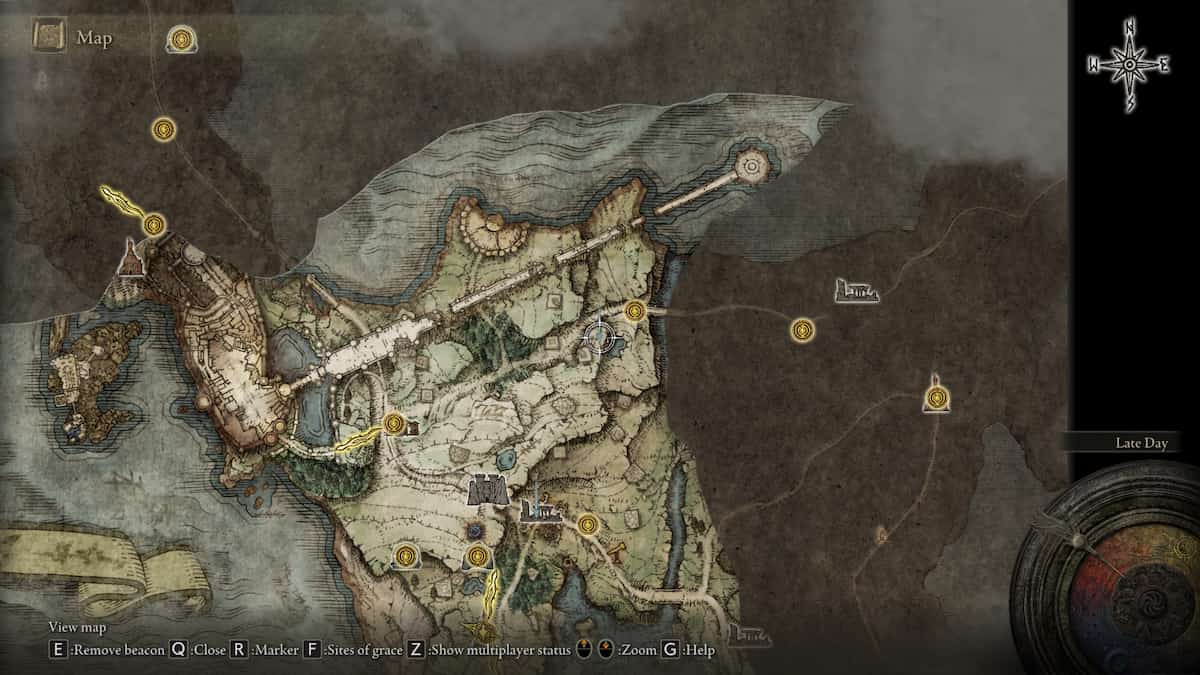Screen dimensions: 1200x675
Task: Select the site of grace above the orange telescope marker
Action: click(x=587, y=524)
